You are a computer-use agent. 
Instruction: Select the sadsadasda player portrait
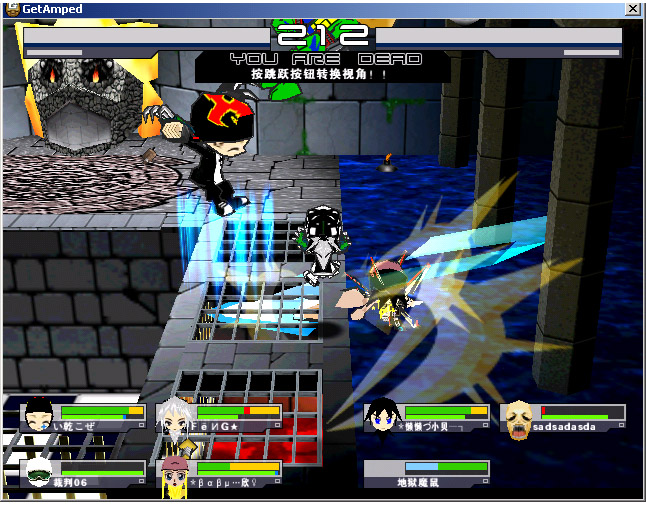(x=516, y=418)
